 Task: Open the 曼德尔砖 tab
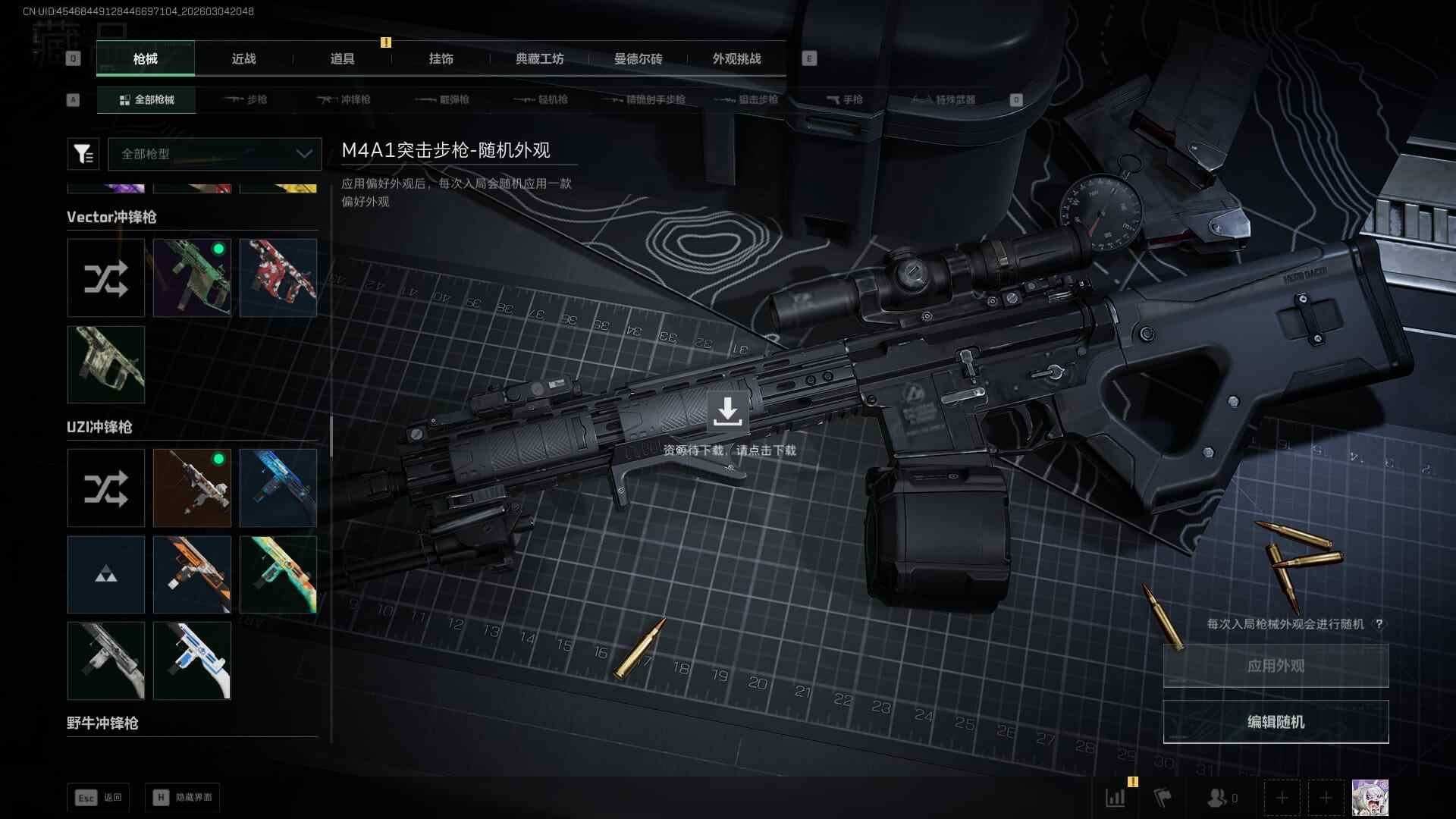coord(638,58)
